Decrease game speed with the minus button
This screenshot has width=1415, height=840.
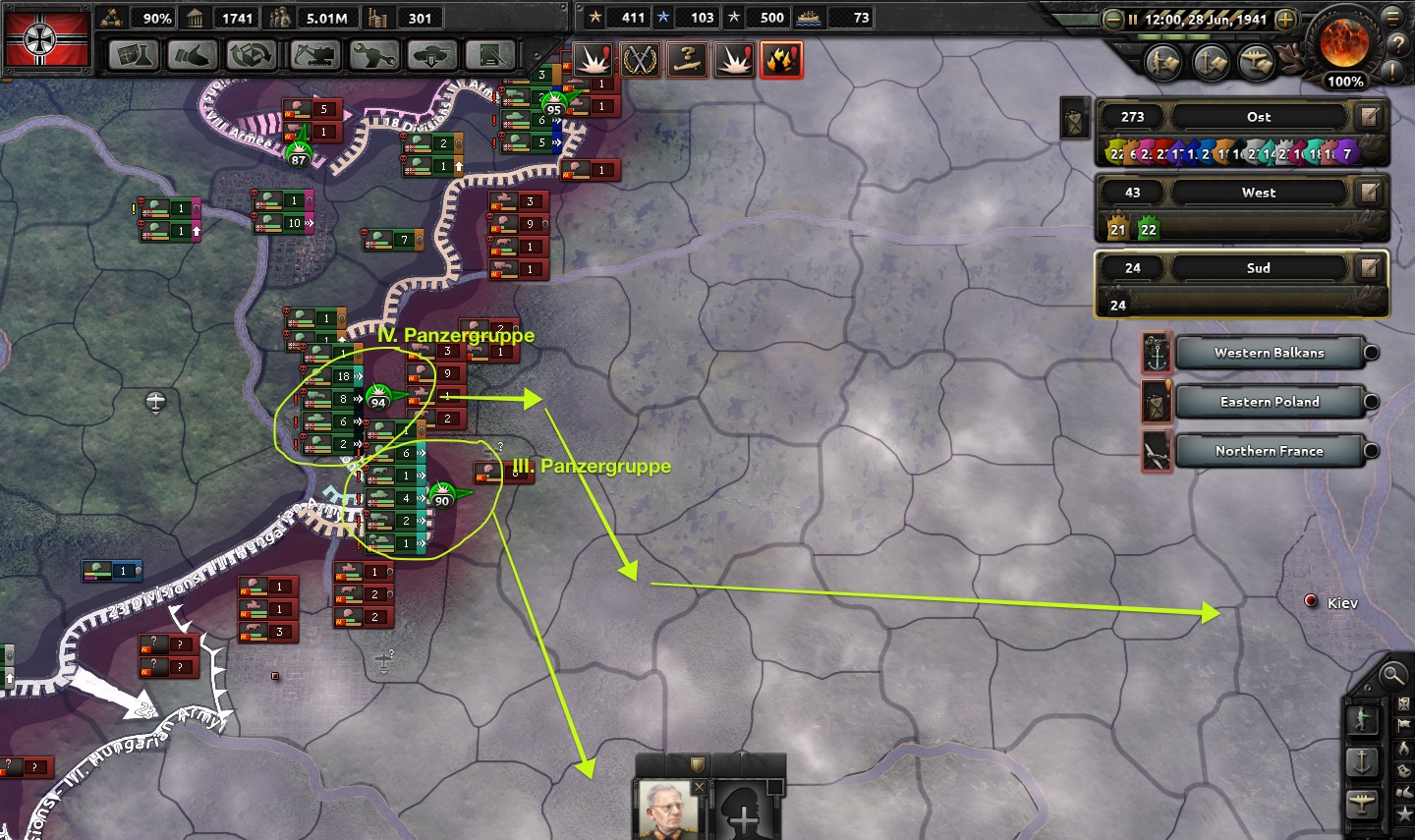[1112, 19]
